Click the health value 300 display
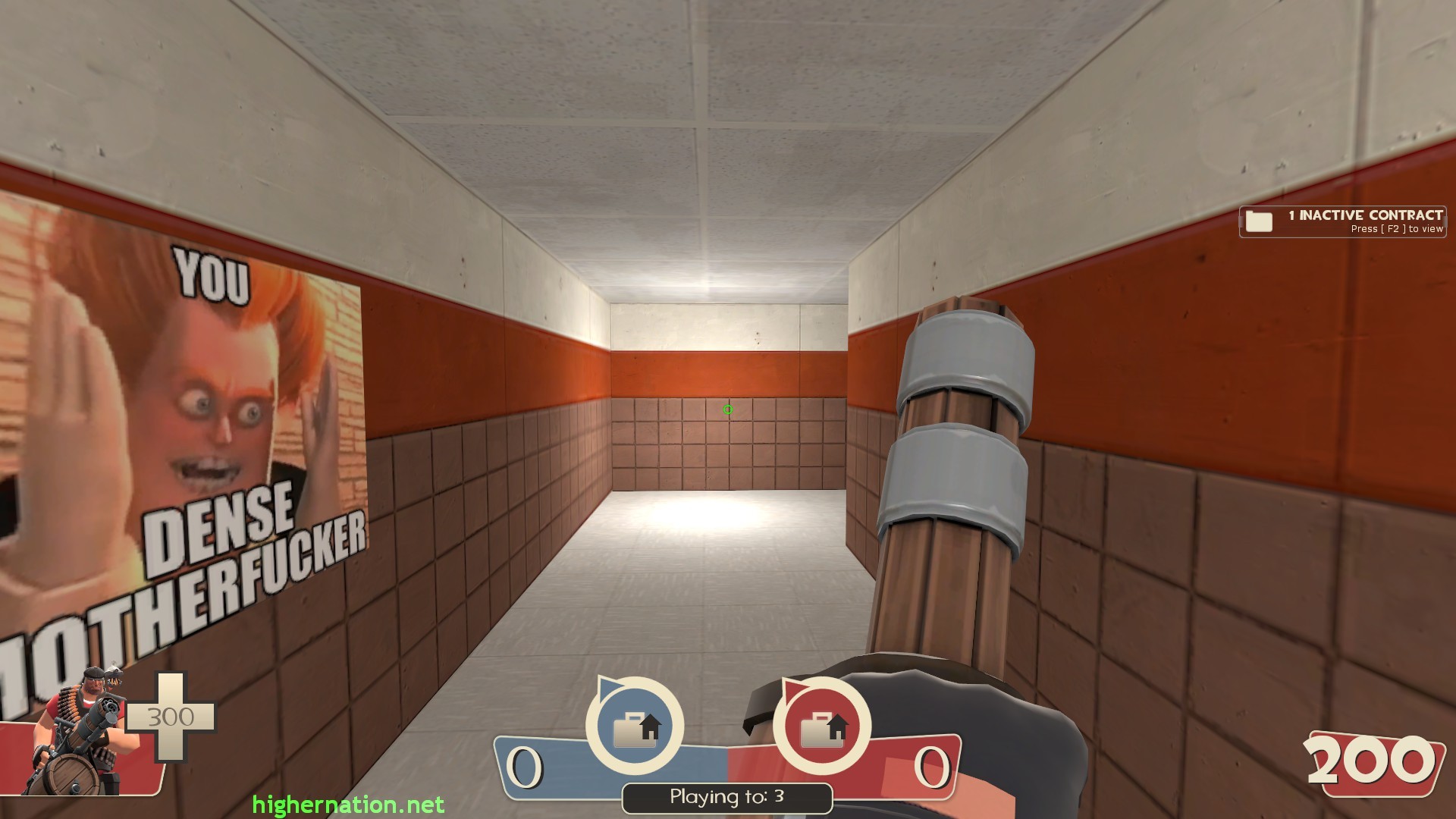Viewport: 1456px width, 819px height. click(173, 715)
